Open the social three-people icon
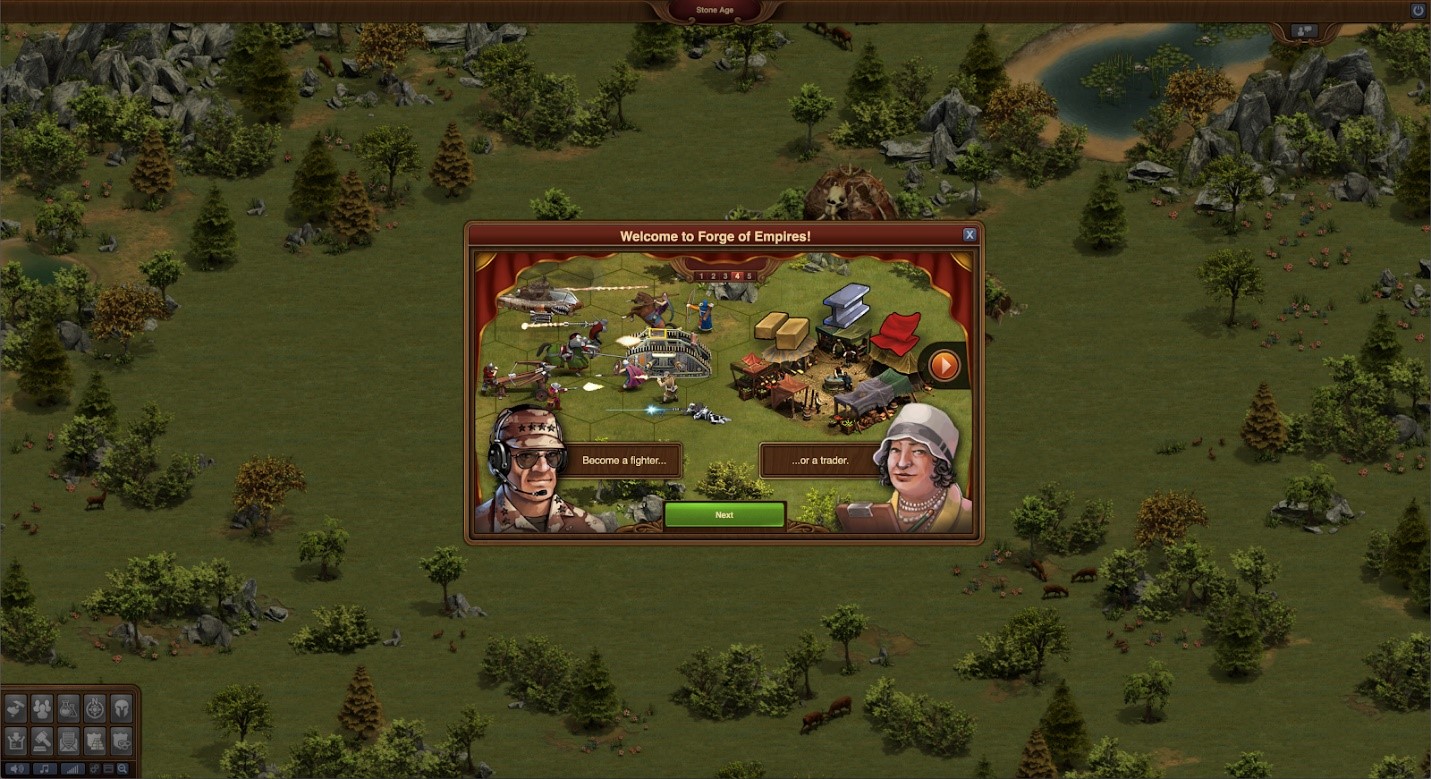 (42, 708)
